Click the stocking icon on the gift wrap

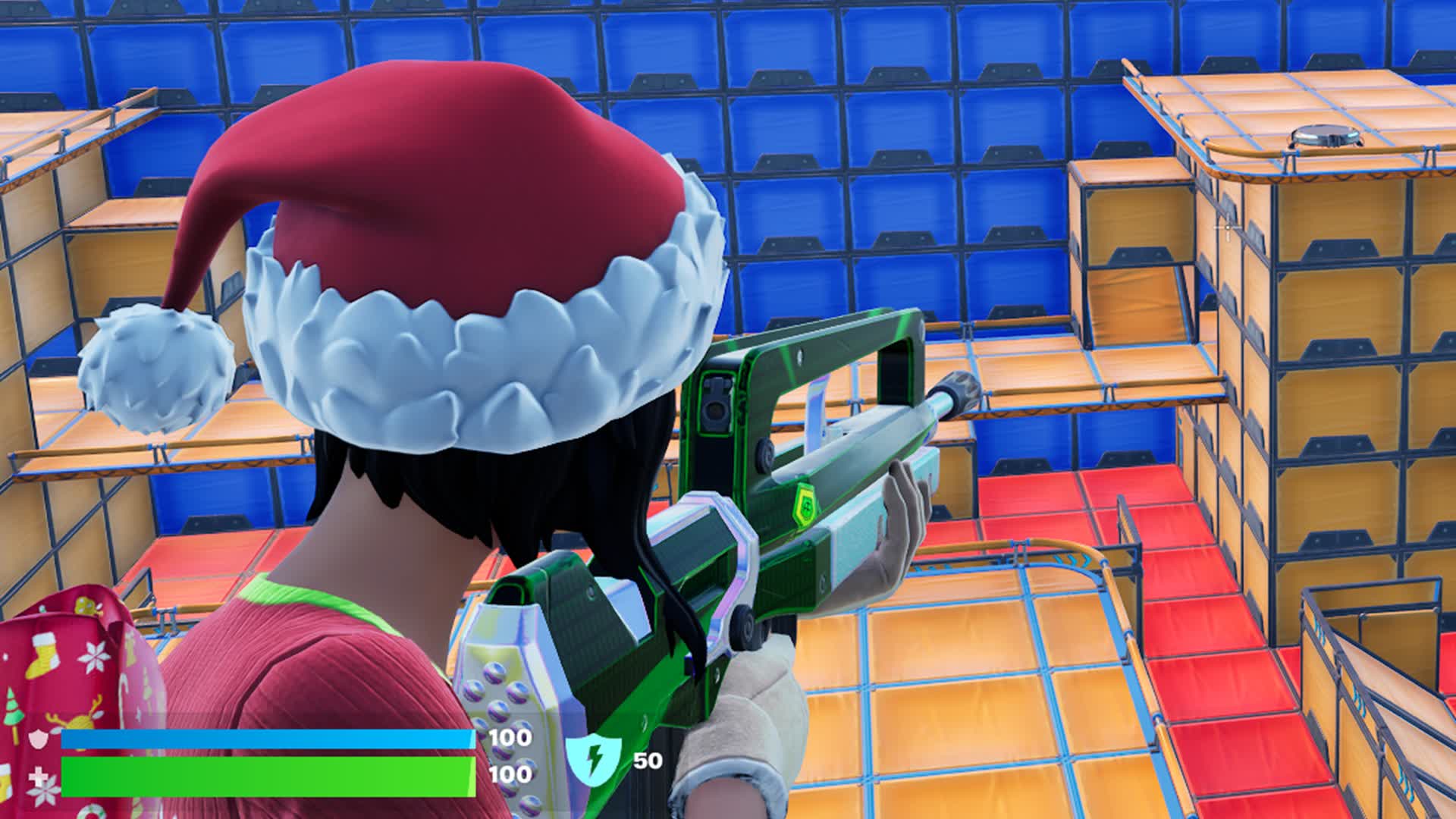[x=42, y=654]
